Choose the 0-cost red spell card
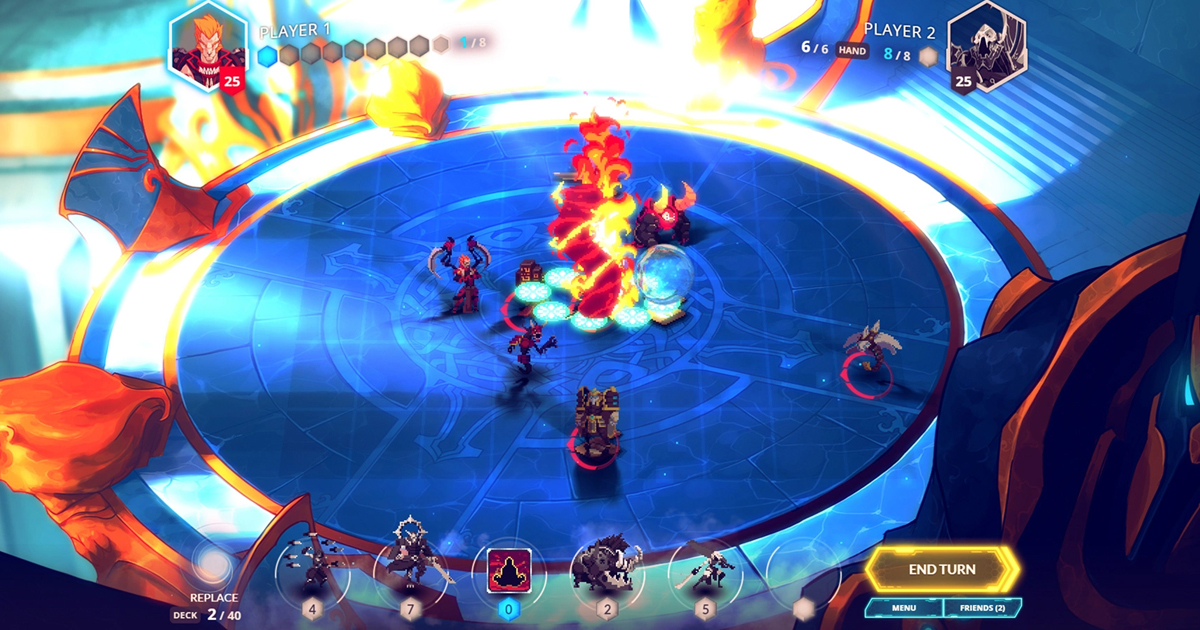This screenshot has height=630, width=1200. [x=509, y=571]
